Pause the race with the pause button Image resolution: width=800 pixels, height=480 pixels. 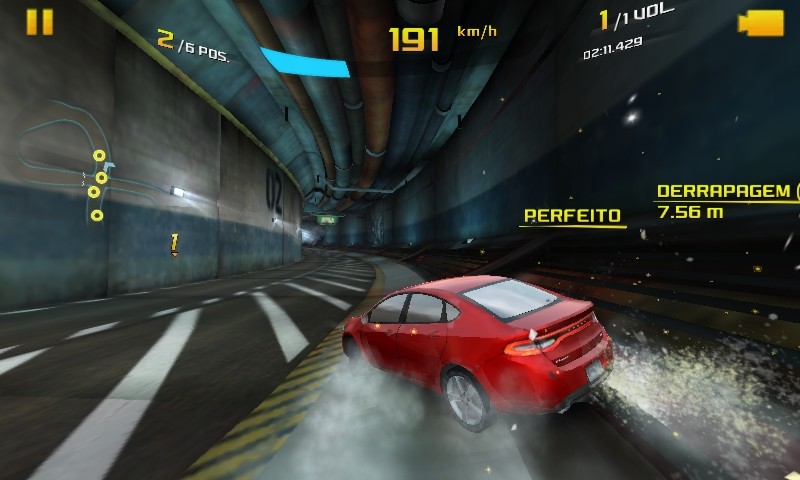40,22
